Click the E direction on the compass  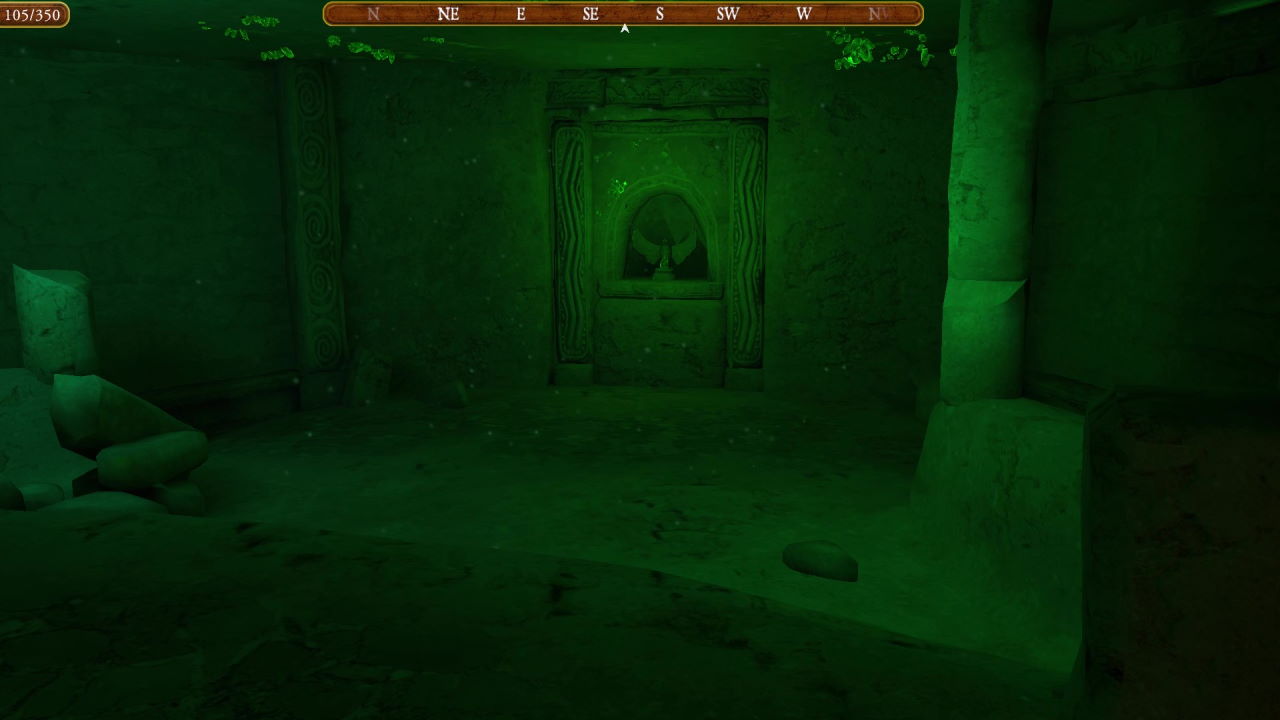tap(519, 14)
